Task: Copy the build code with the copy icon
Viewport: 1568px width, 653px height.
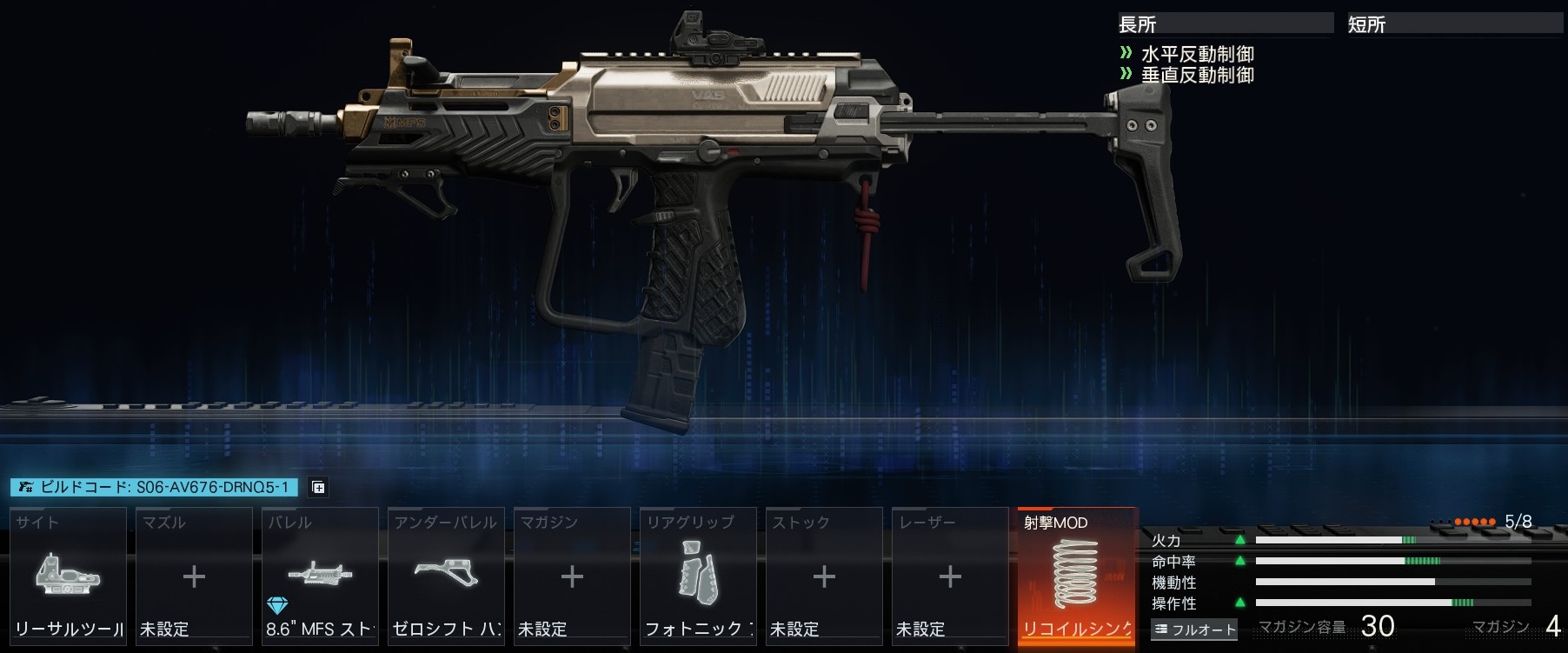Action: tap(319, 487)
